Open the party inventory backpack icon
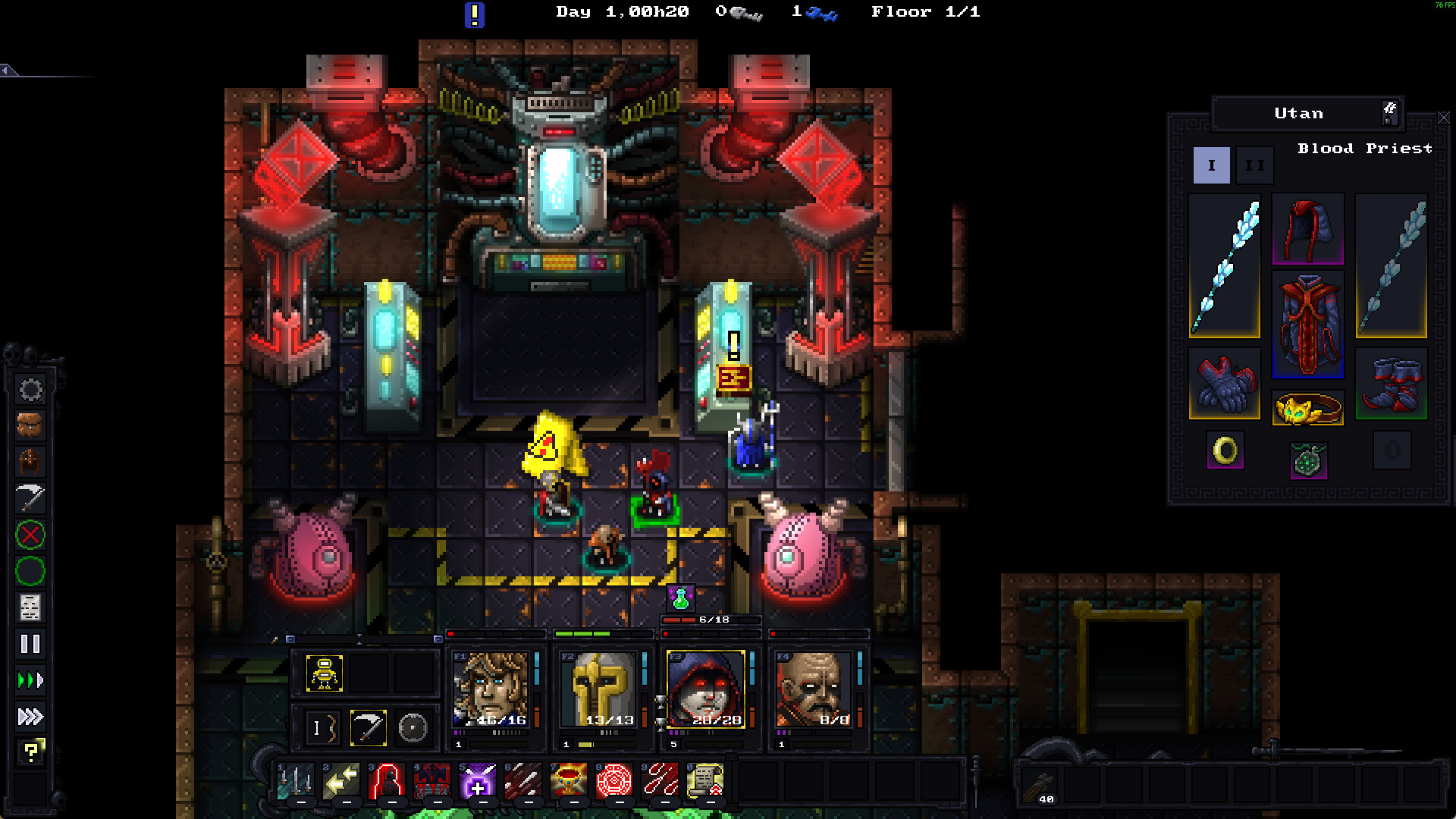 pos(30,425)
